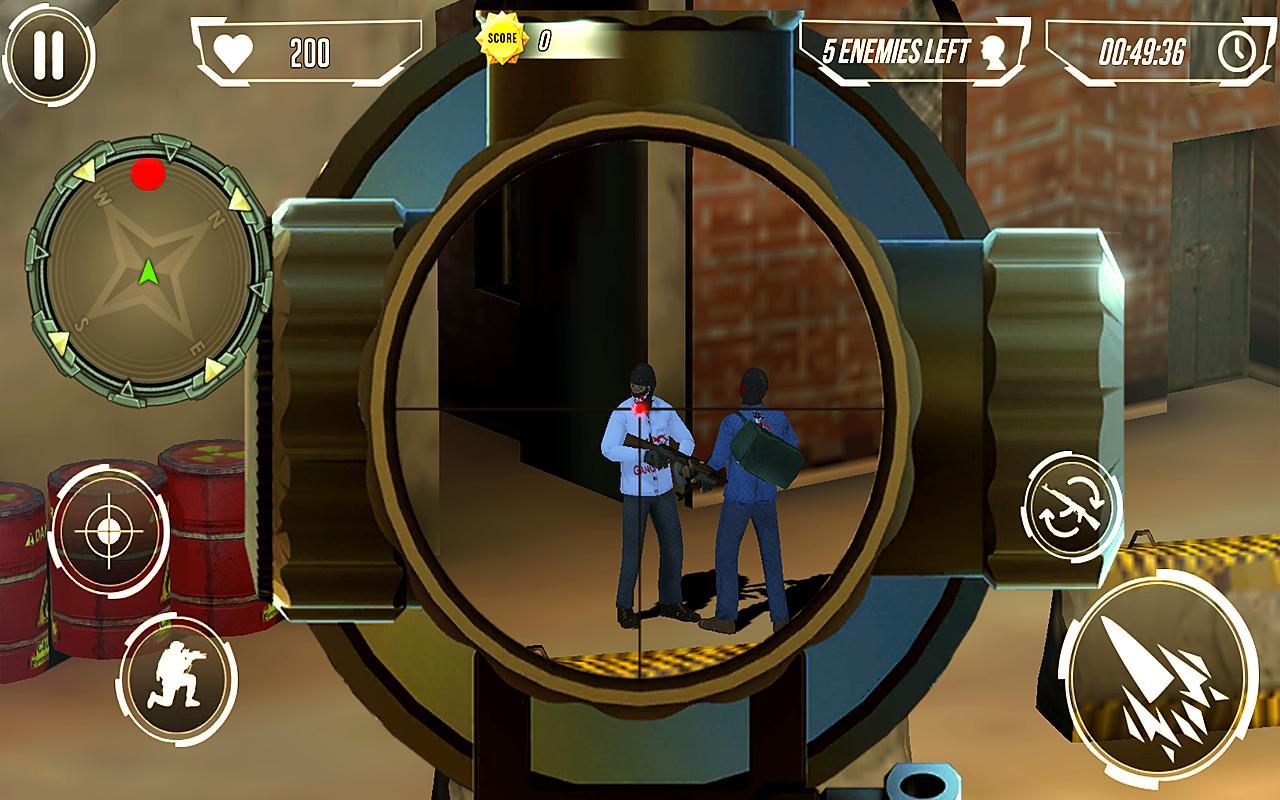Activate the crouch stance soldier icon
The height and width of the screenshot is (800, 1280).
tap(177, 678)
